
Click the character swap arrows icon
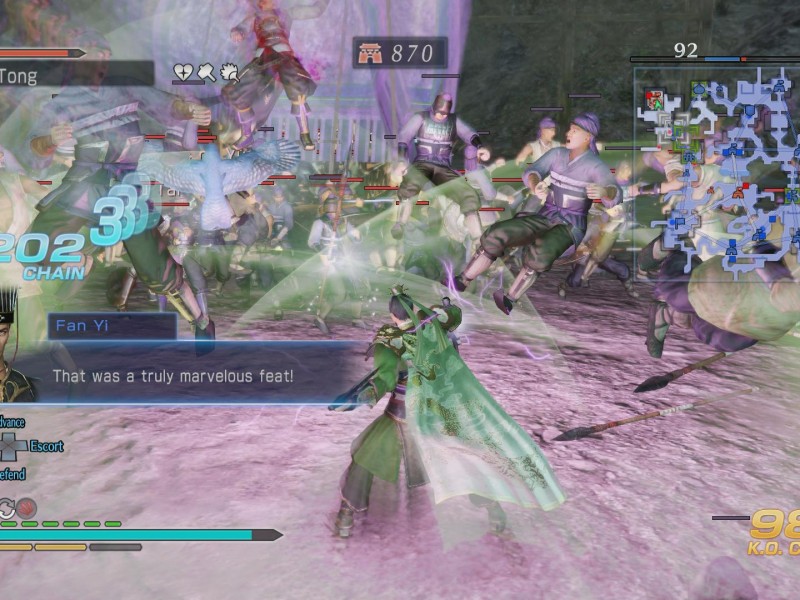[6, 507]
